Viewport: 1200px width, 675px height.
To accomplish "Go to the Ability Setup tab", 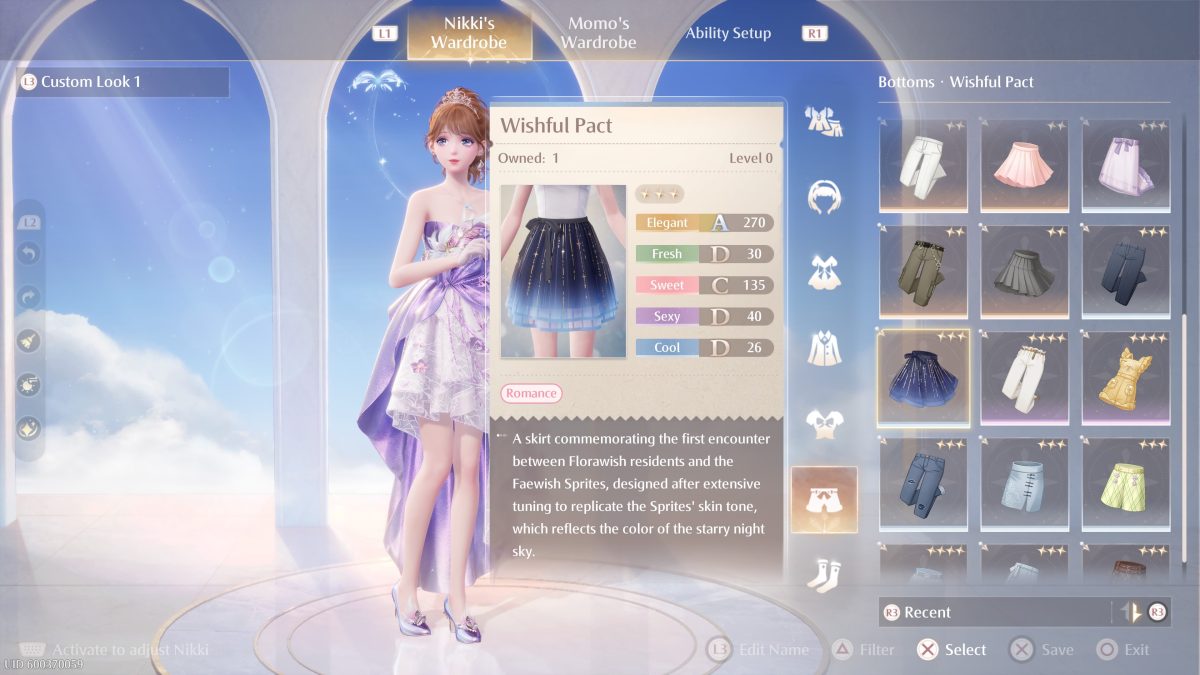I will click(728, 33).
